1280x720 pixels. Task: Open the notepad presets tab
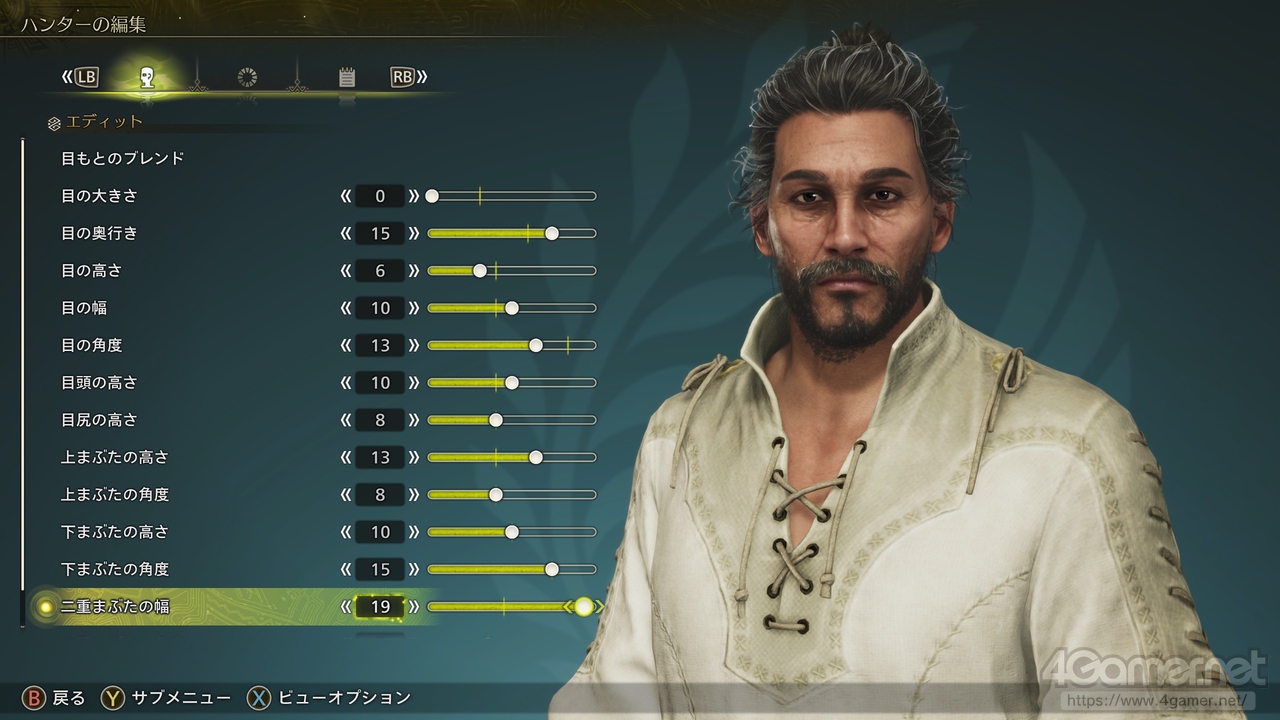347,77
